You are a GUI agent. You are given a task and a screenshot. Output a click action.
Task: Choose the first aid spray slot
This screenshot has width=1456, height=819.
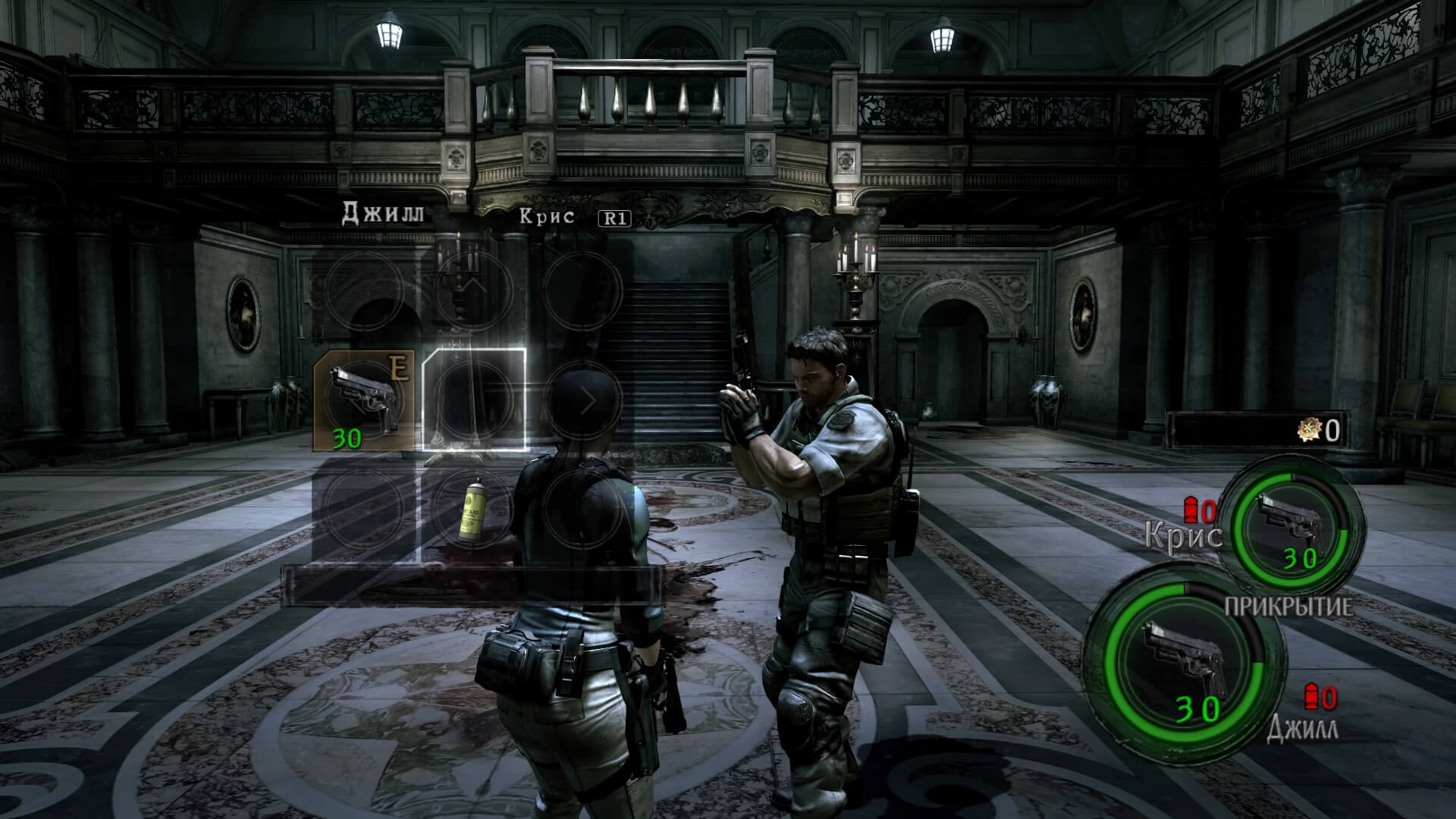coord(473,510)
